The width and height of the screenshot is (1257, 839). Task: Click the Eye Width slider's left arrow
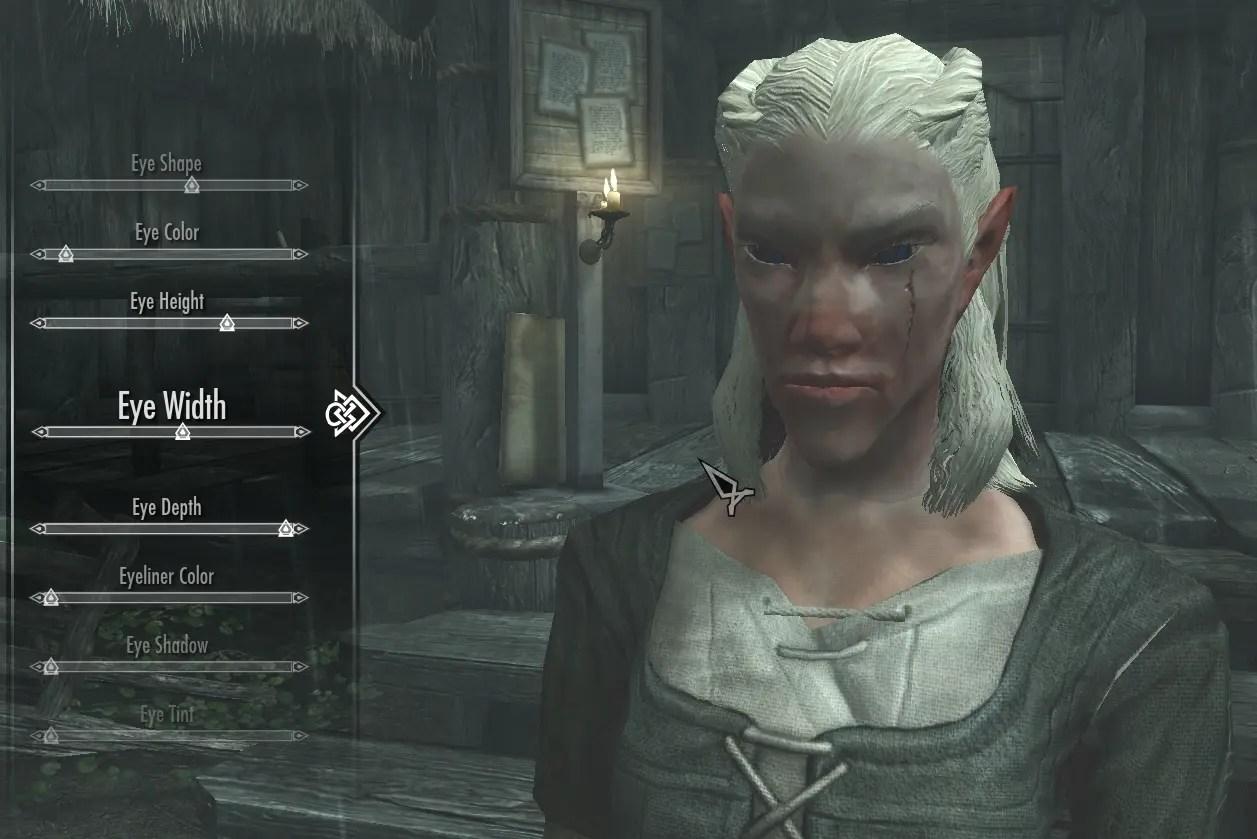pyautogui.click(x=38, y=432)
